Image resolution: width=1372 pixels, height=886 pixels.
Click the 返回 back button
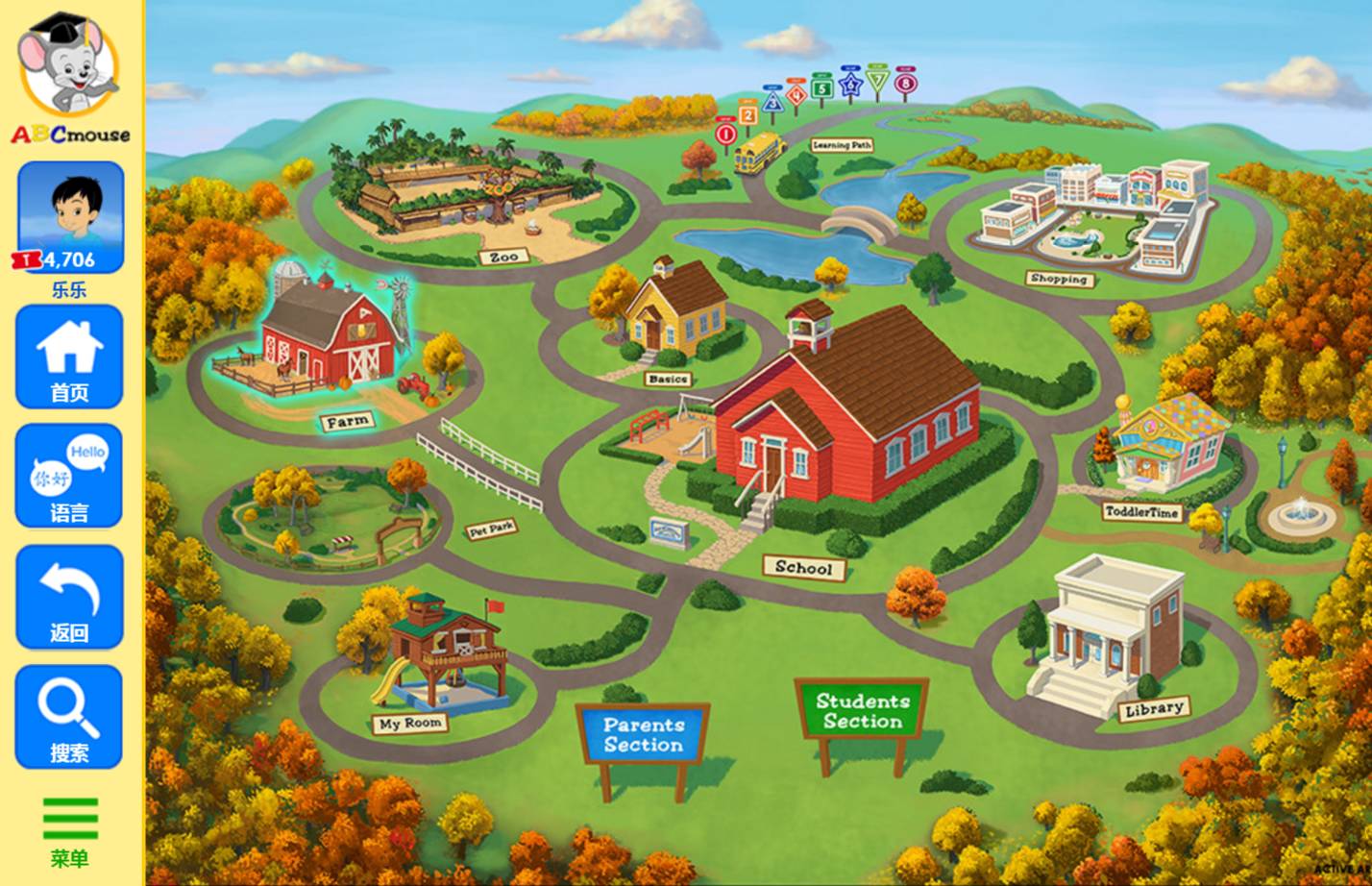[69, 597]
